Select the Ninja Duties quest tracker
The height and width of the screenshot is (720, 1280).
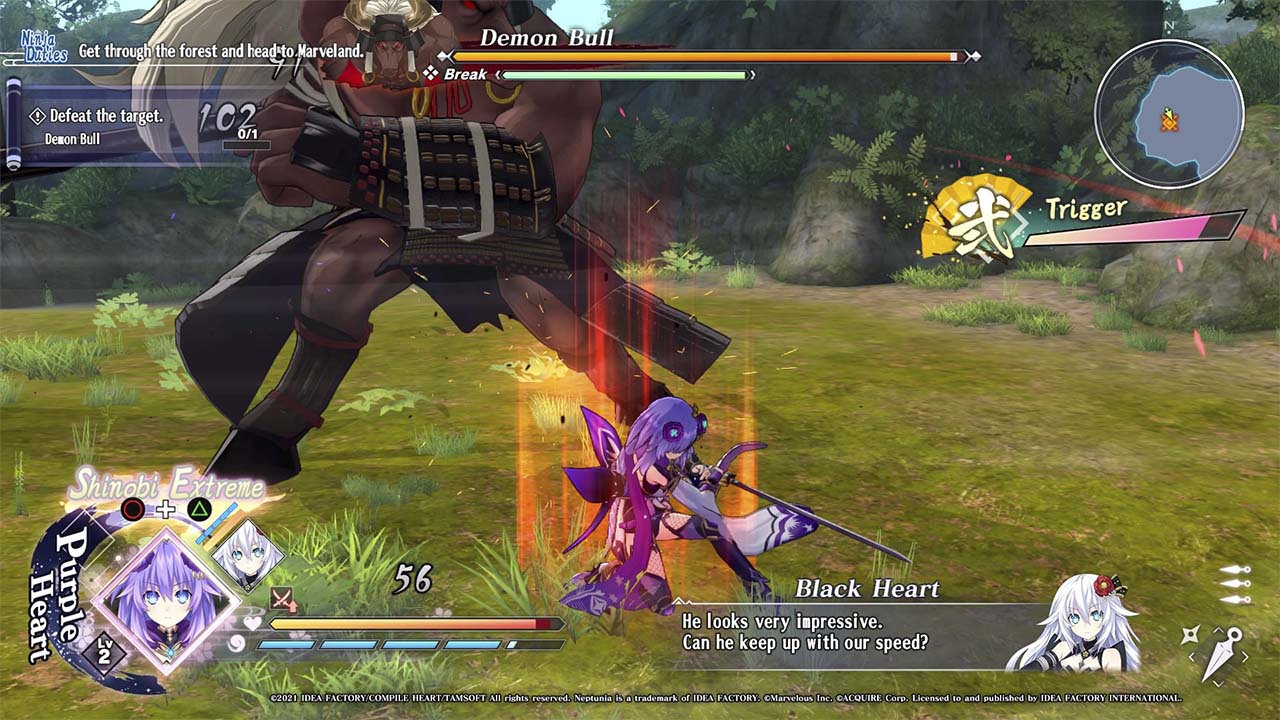coord(44,47)
